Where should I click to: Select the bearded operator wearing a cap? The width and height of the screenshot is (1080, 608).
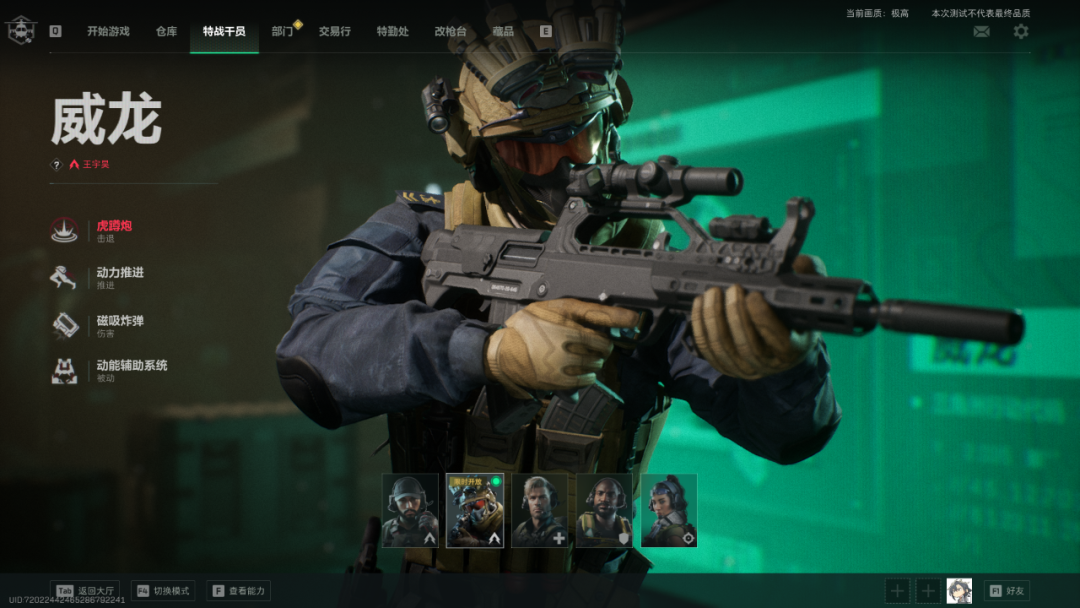click(x=410, y=510)
